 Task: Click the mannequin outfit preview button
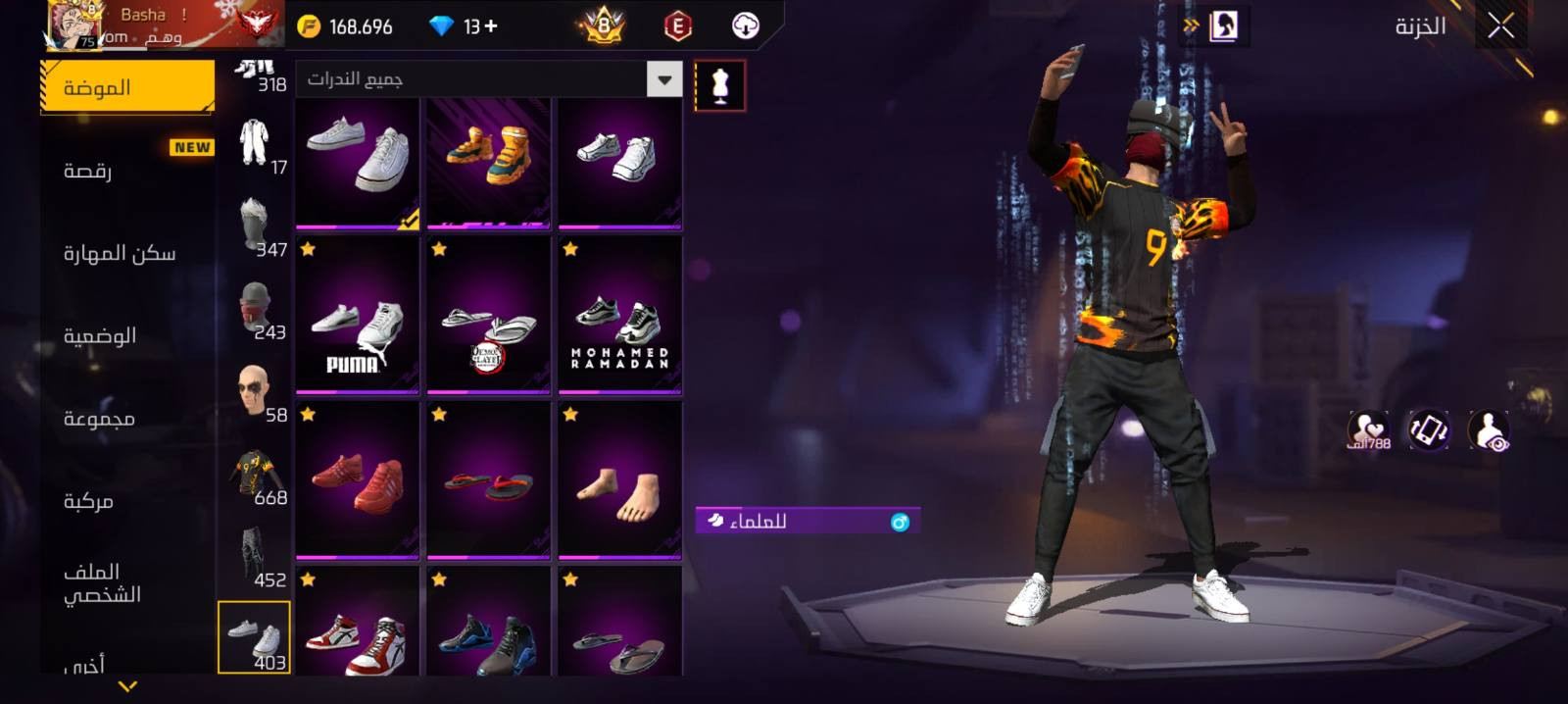coord(719,85)
